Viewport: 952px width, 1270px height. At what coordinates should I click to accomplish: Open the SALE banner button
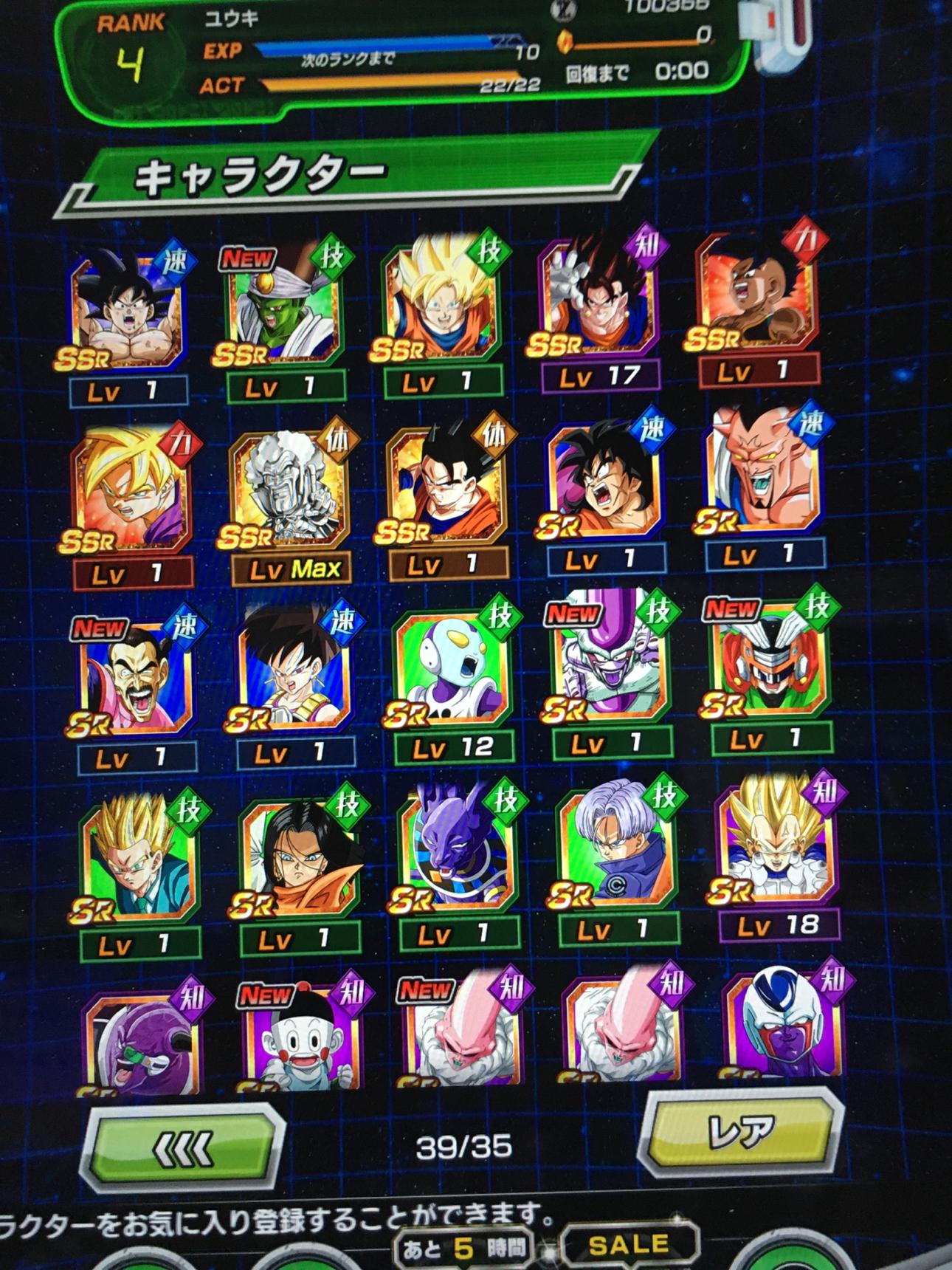coord(629,1246)
